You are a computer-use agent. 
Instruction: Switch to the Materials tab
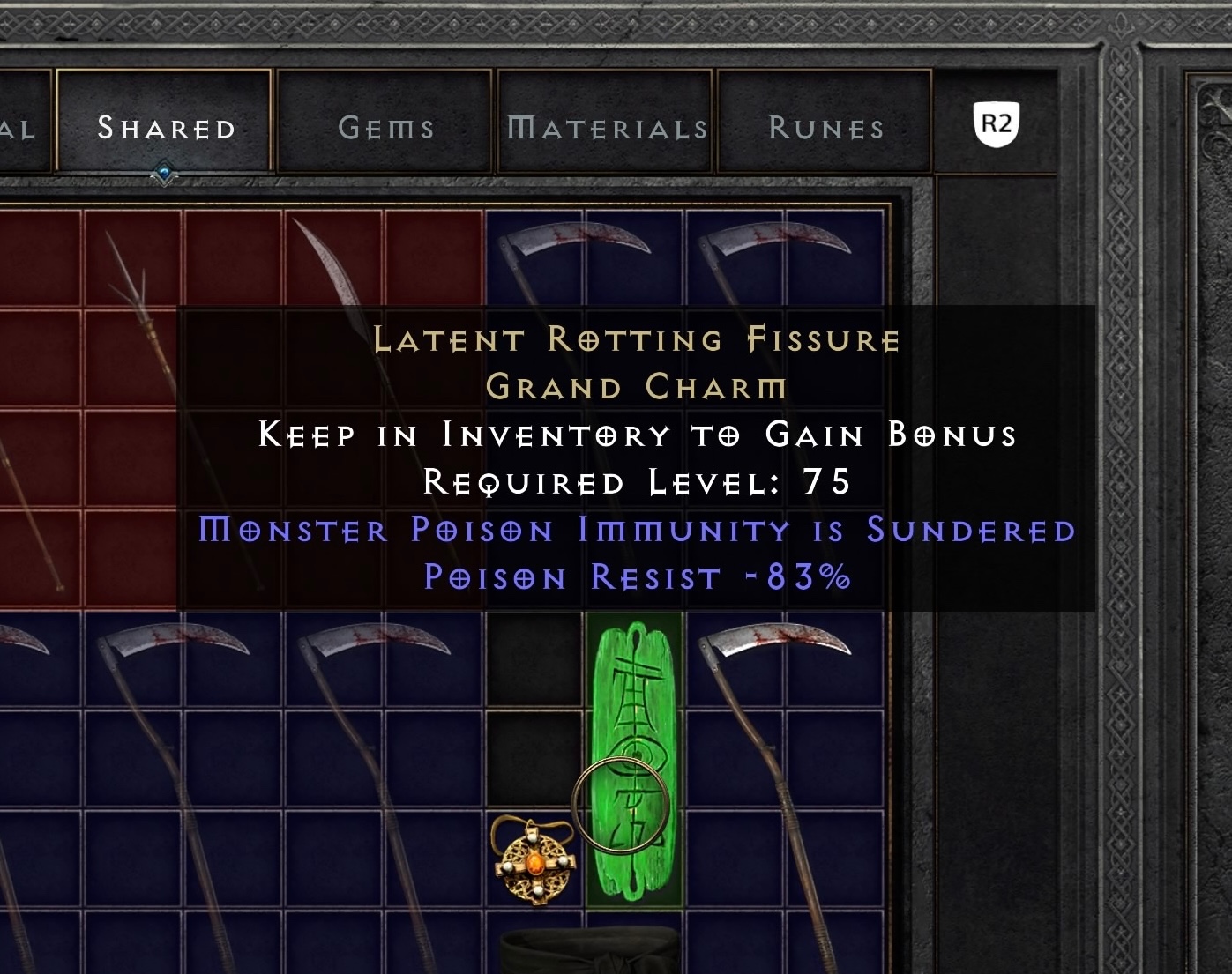pyautogui.click(x=605, y=126)
